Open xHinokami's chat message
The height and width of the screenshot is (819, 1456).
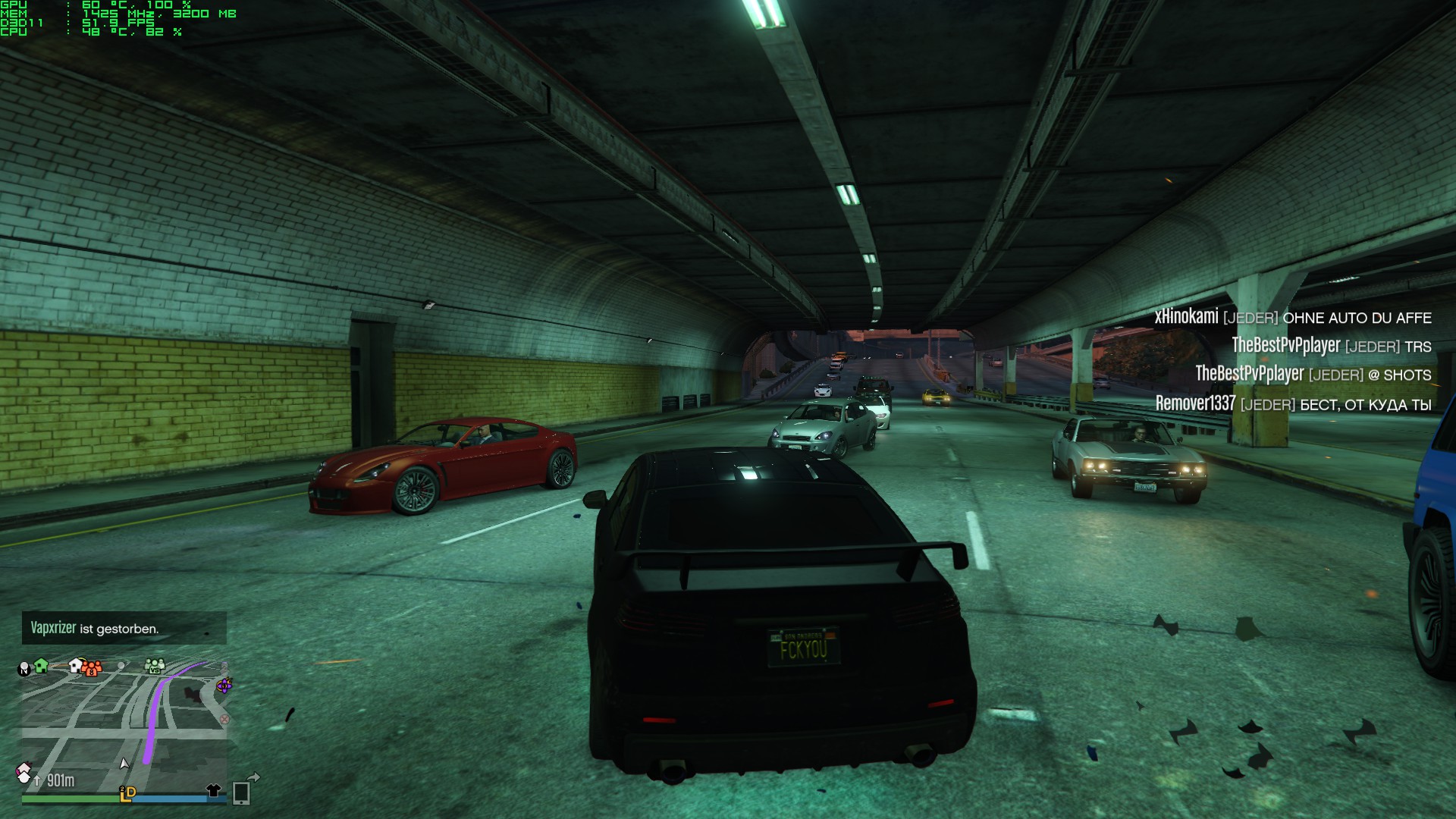pyautogui.click(x=1292, y=317)
